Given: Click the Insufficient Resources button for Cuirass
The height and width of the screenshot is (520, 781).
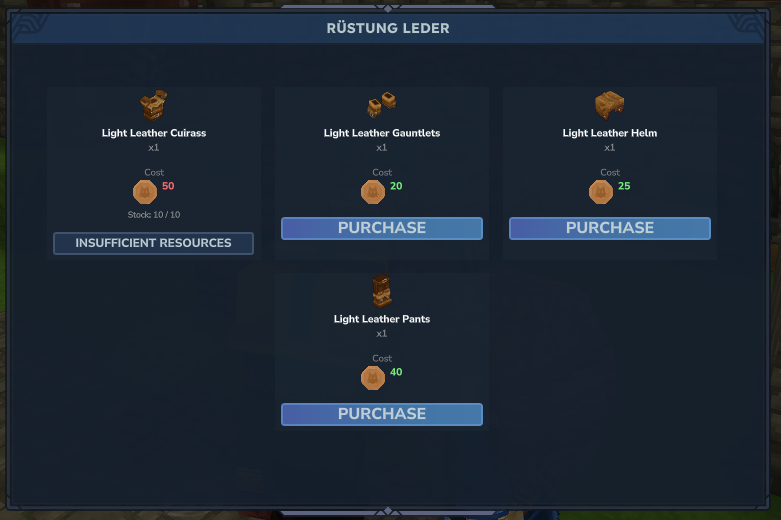Looking at the screenshot, I should [x=153, y=243].
